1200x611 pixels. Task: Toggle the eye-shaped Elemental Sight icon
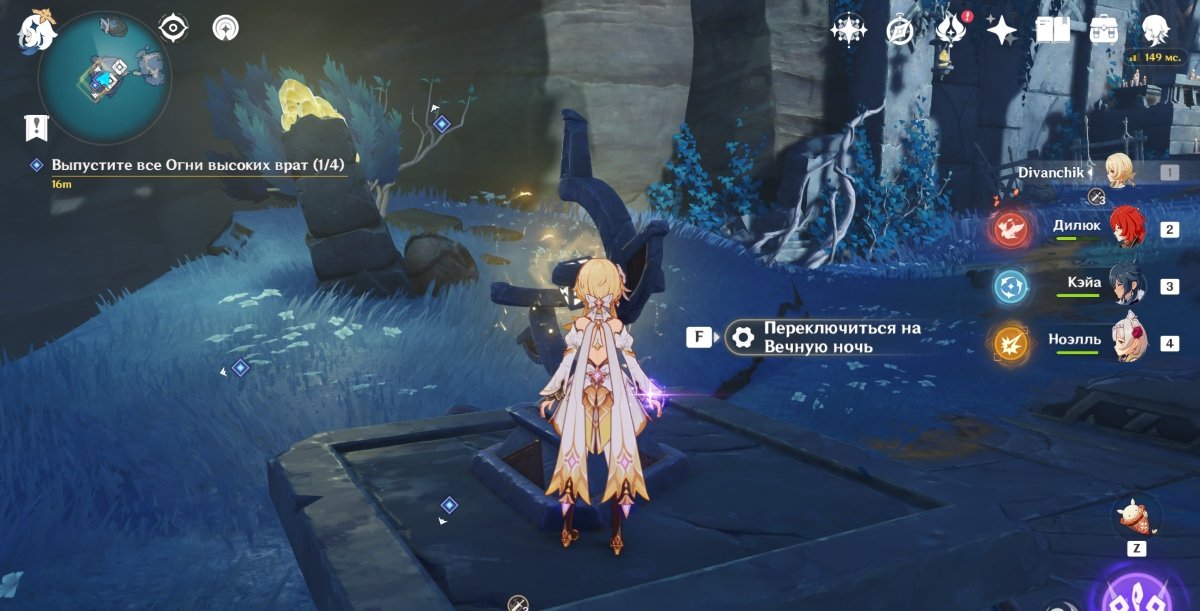click(x=174, y=28)
